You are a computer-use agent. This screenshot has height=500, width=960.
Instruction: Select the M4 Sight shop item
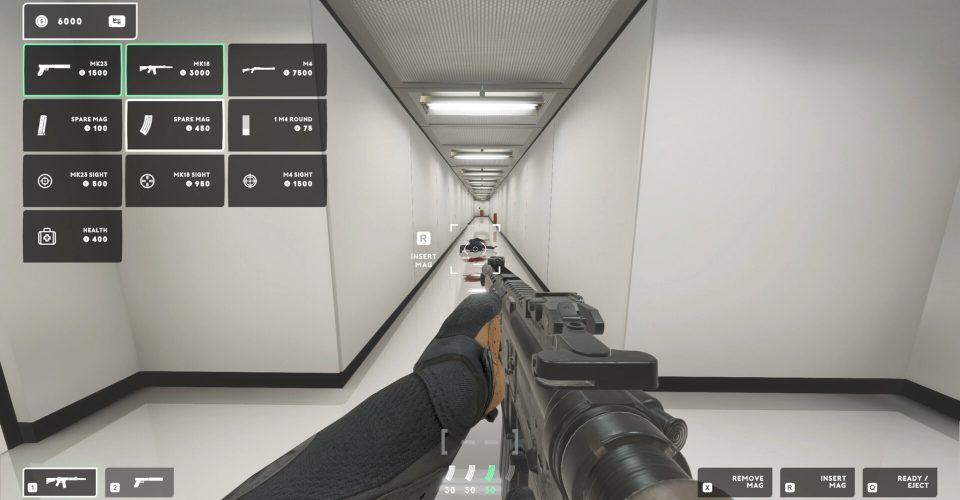pos(277,181)
